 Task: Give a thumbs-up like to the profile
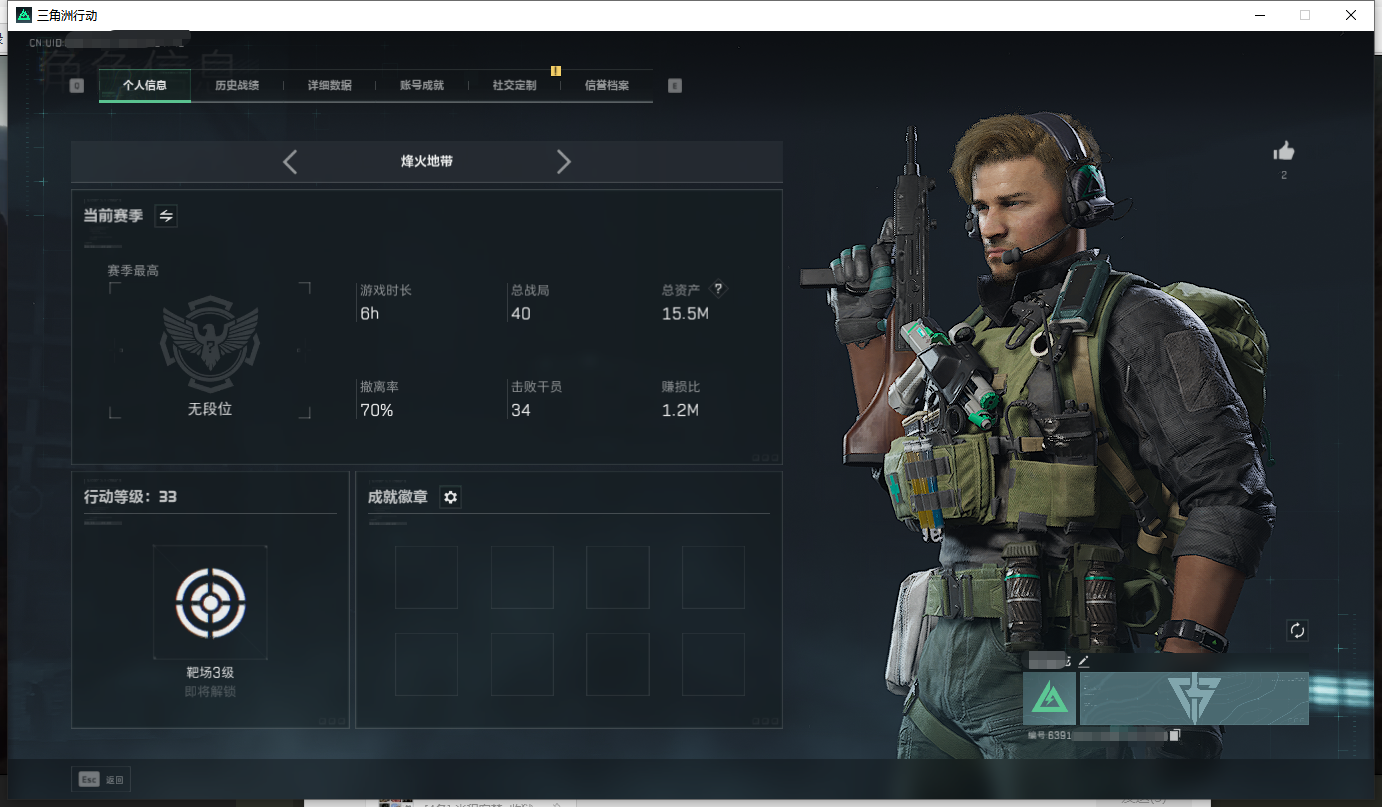click(1284, 152)
